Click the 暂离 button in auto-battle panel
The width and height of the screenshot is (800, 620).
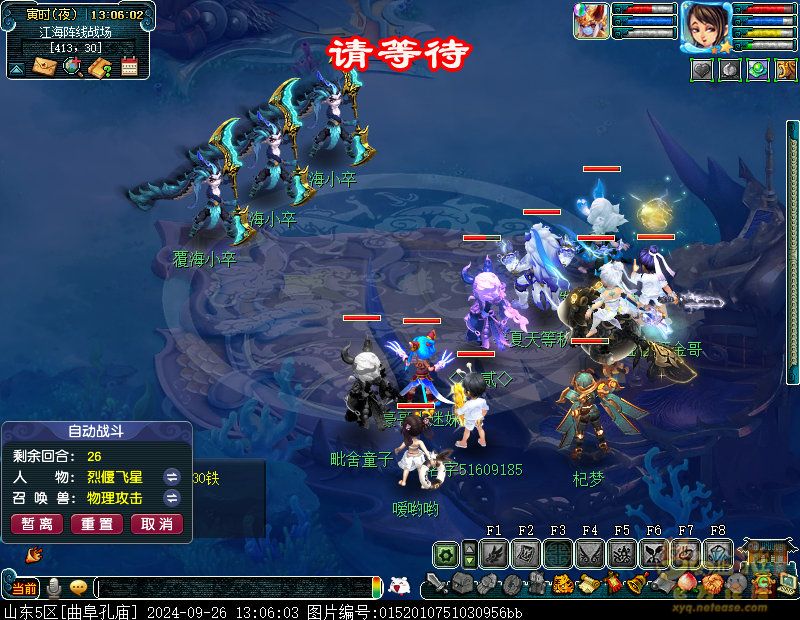click(x=37, y=524)
